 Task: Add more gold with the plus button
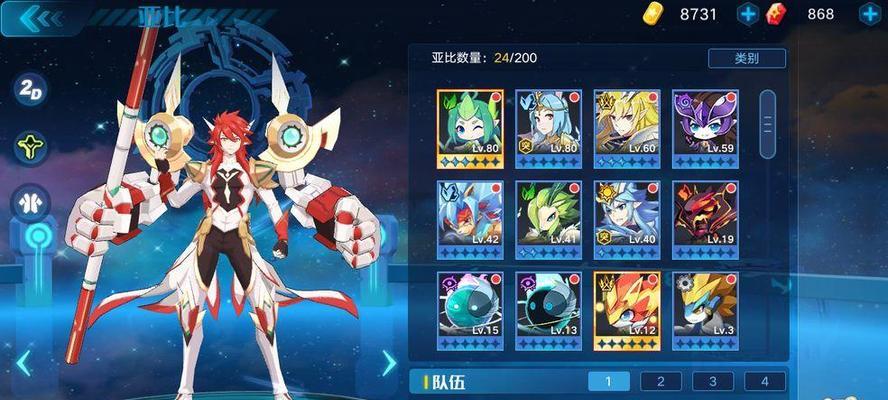(x=748, y=14)
